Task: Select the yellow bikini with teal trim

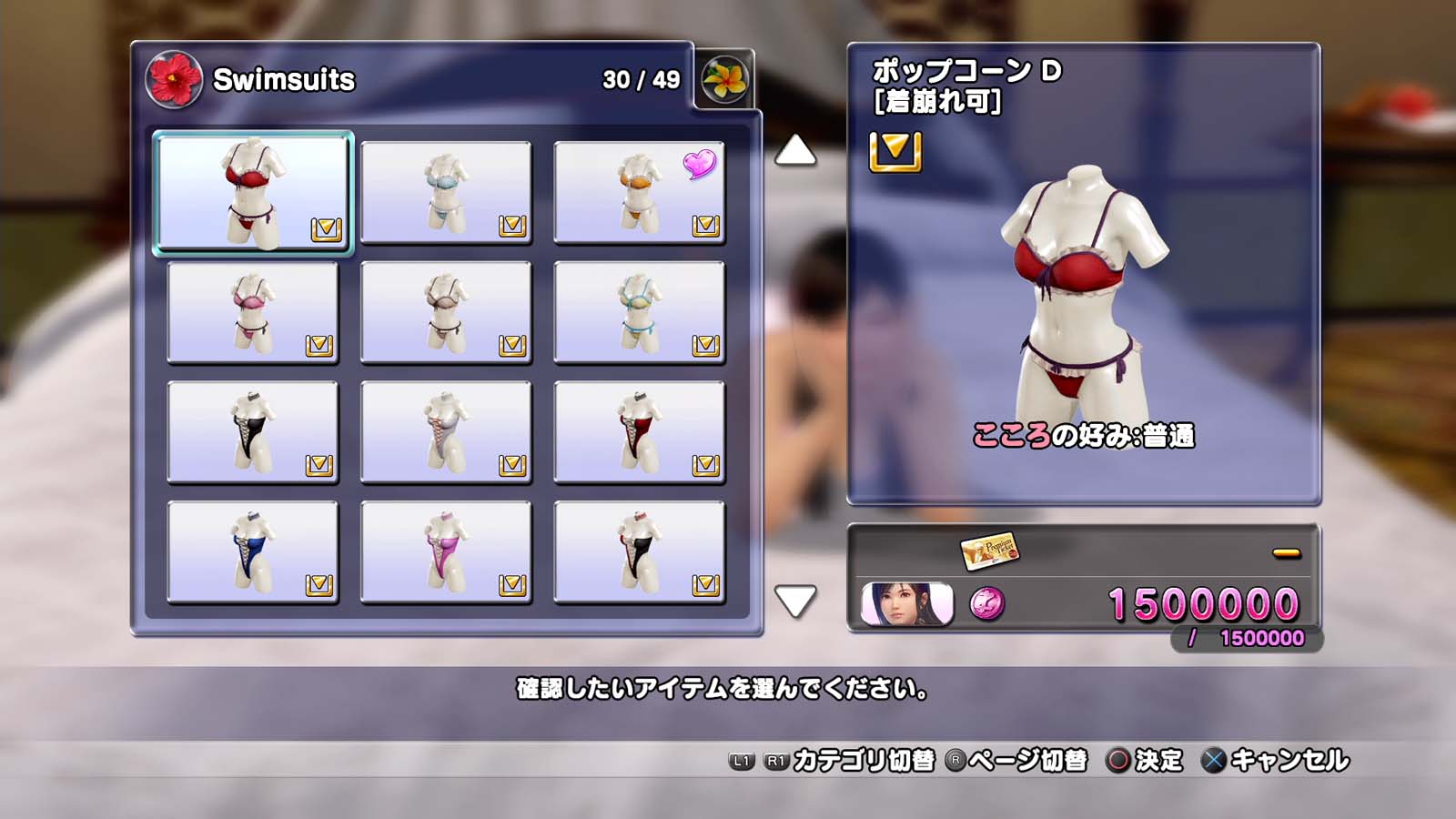Action: point(639,312)
